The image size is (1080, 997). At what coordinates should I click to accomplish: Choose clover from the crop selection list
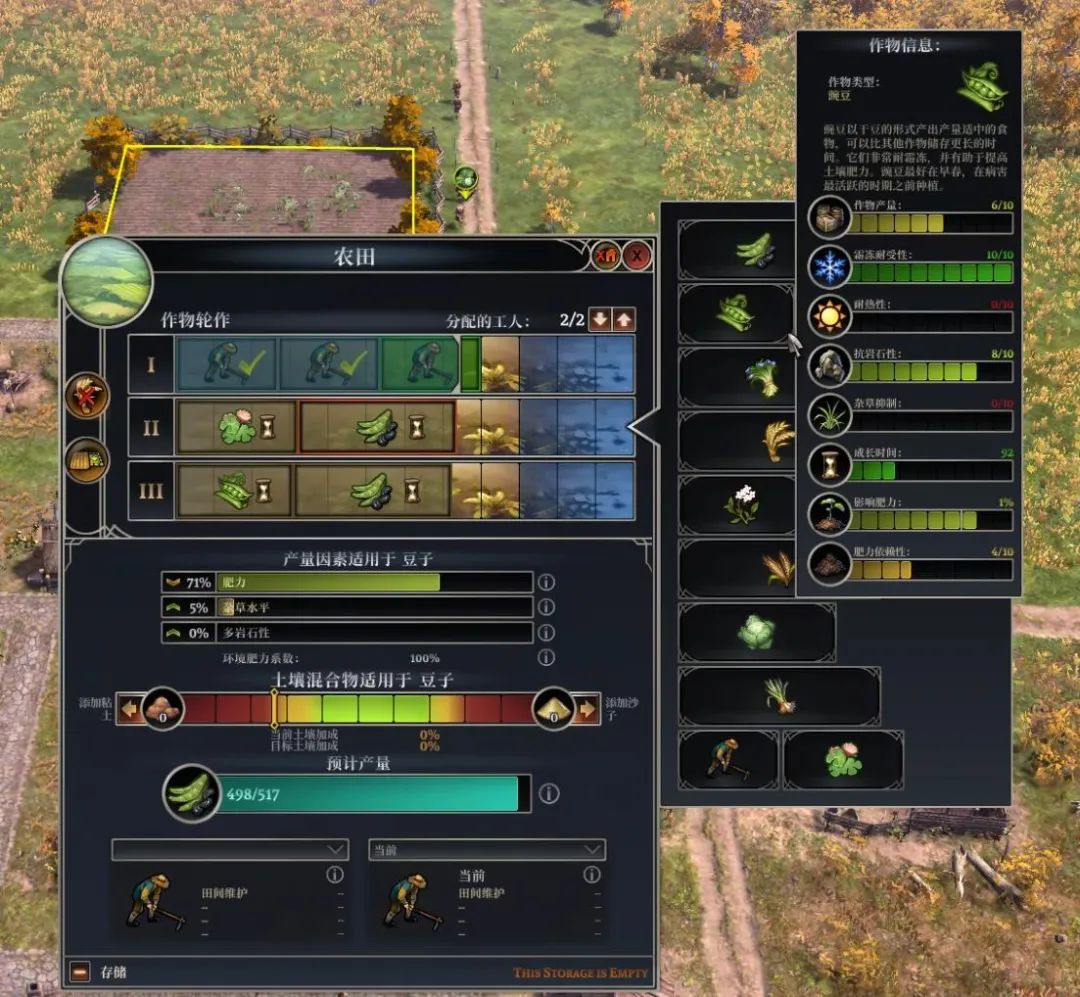pos(842,759)
